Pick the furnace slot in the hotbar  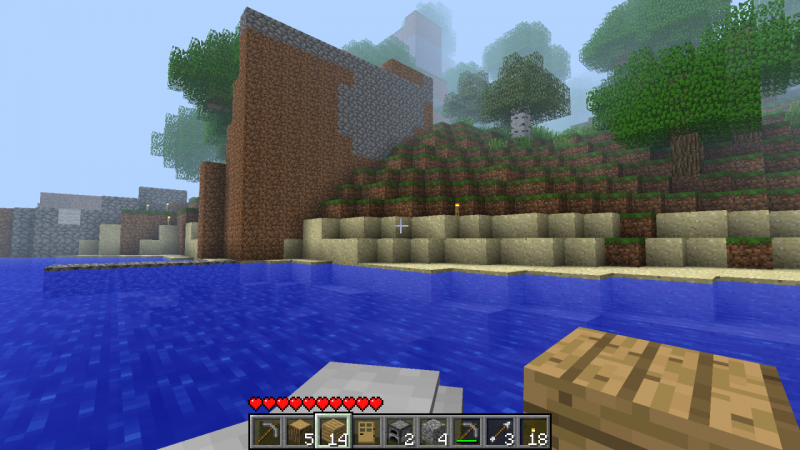tap(399, 431)
